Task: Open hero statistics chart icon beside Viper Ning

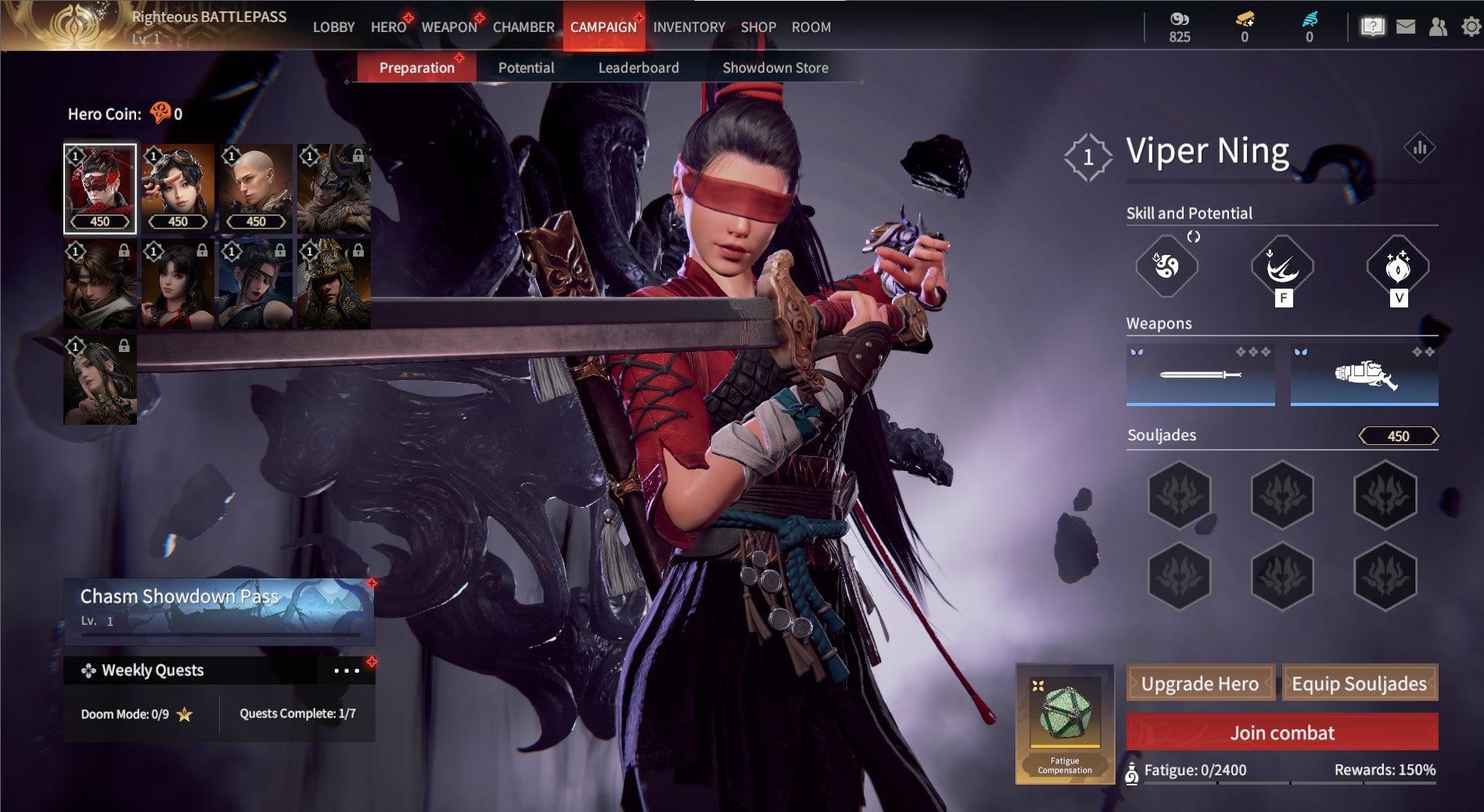Action: (1421, 146)
